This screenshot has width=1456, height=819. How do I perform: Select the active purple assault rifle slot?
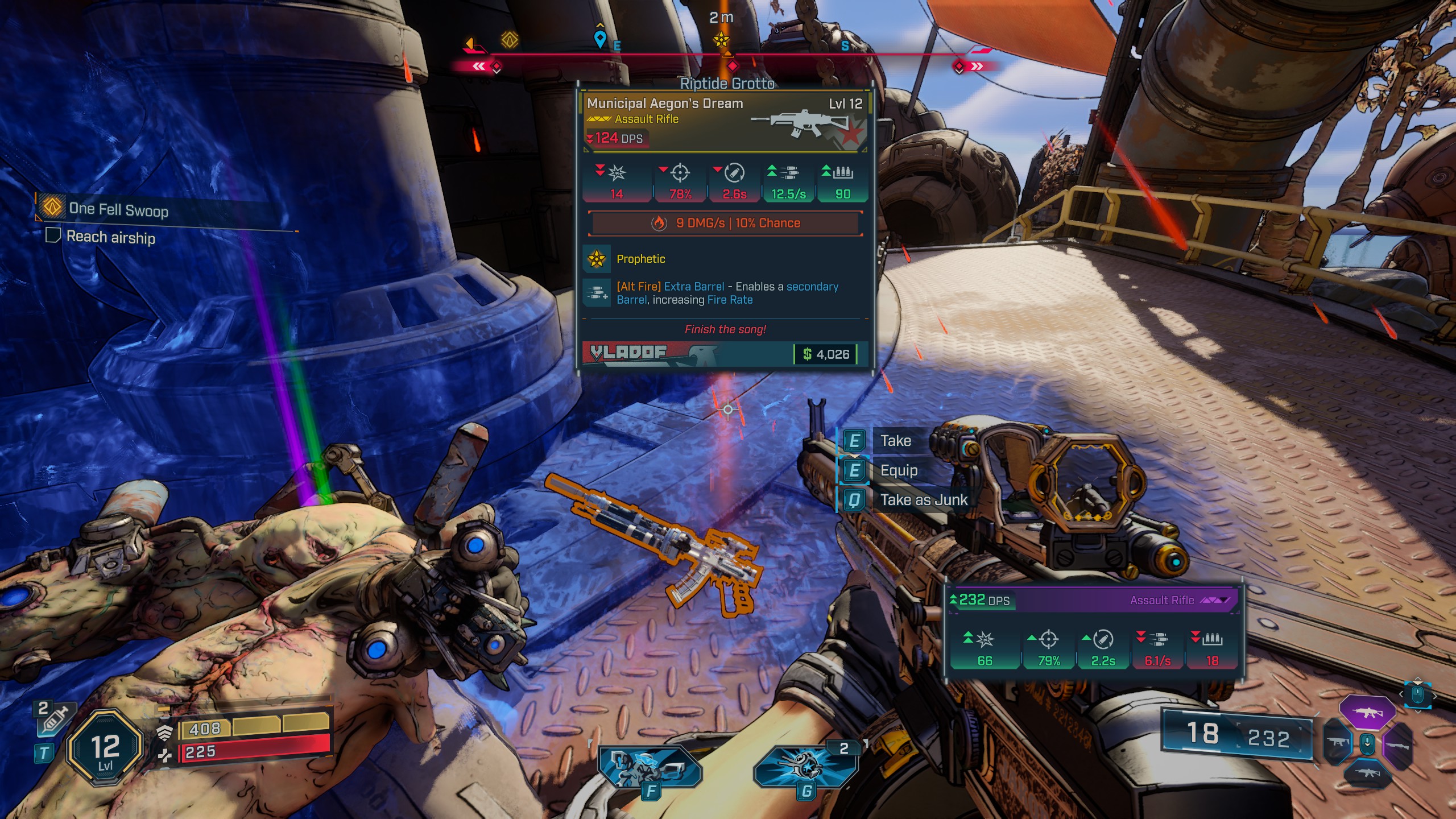1367,712
